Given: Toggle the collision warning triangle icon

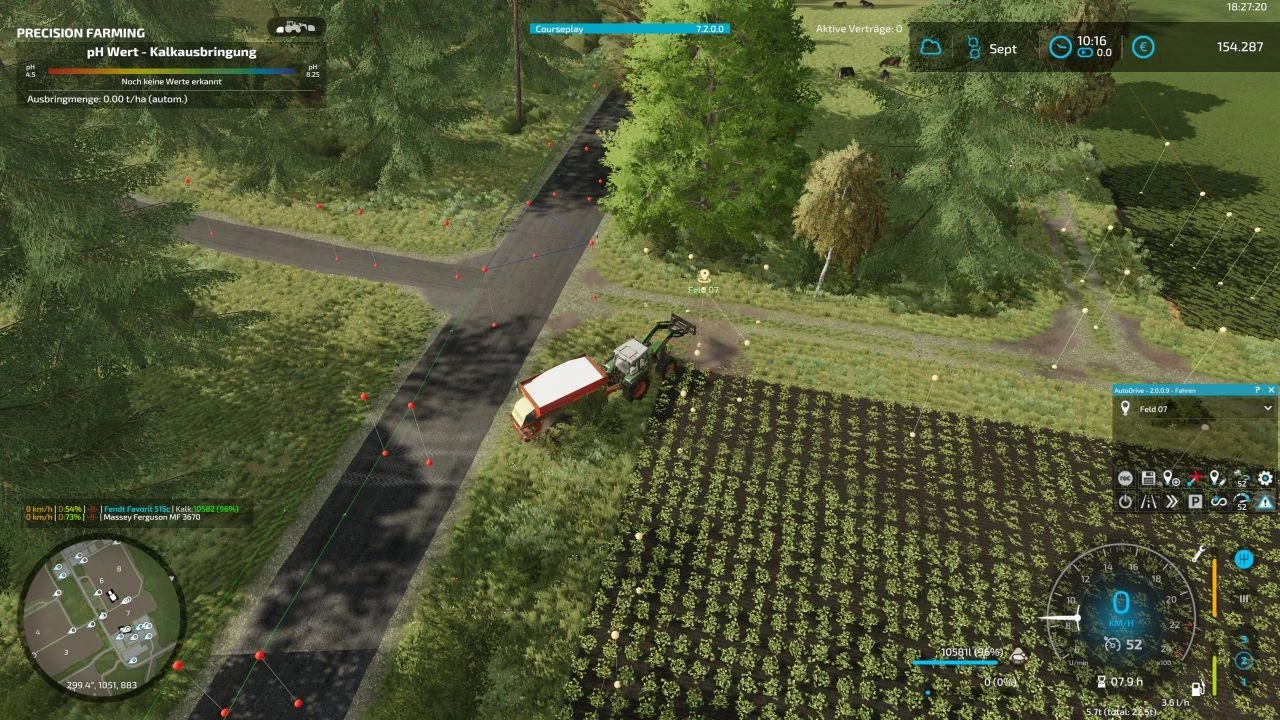Looking at the screenshot, I should tap(1265, 501).
